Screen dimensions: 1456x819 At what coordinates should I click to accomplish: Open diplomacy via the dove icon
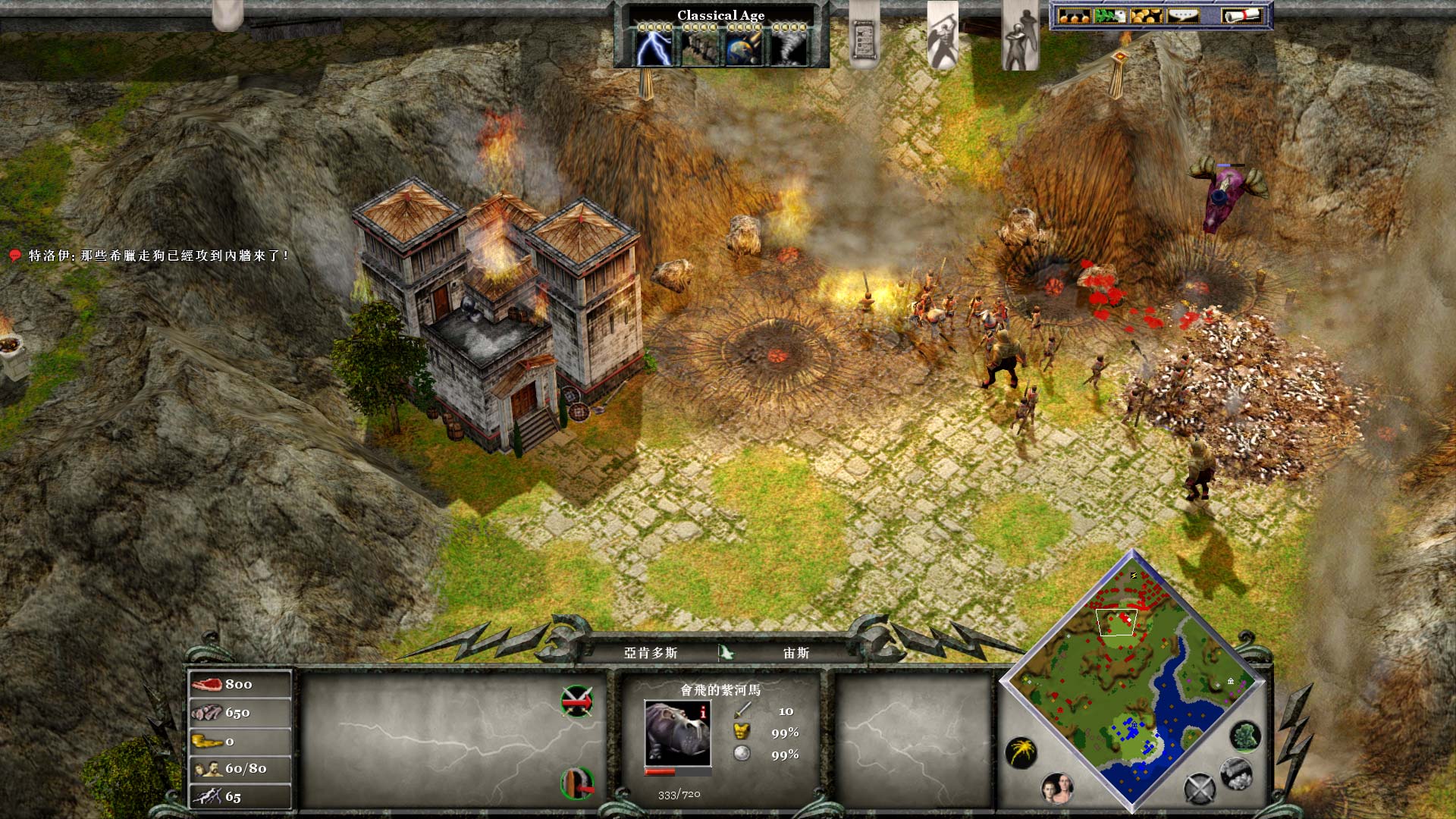click(1110, 15)
